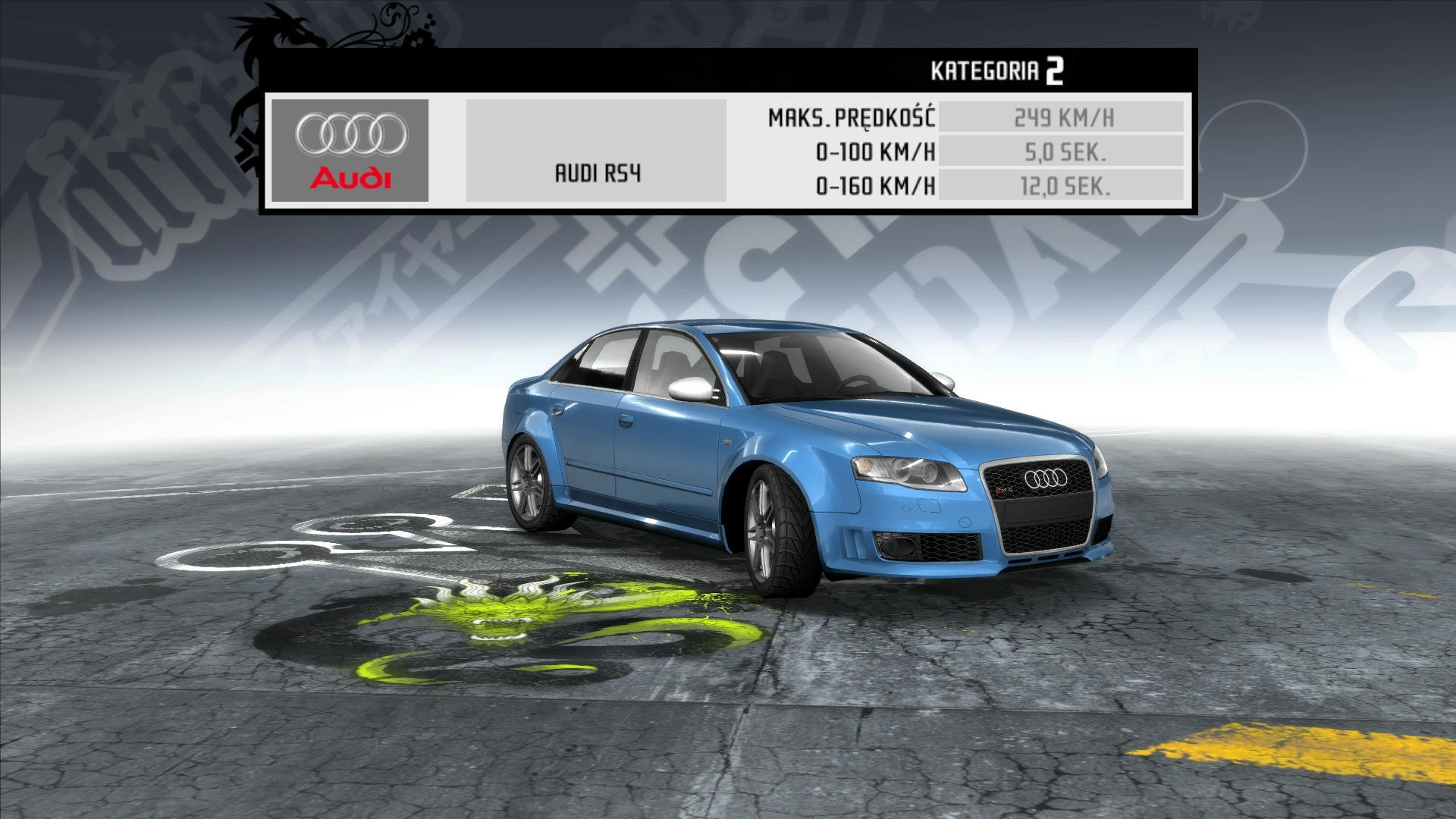Image resolution: width=1456 pixels, height=819 pixels.
Task: Choose the Audi RS4 car name panel
Action: pyautogui.click(x=596, y=151)
